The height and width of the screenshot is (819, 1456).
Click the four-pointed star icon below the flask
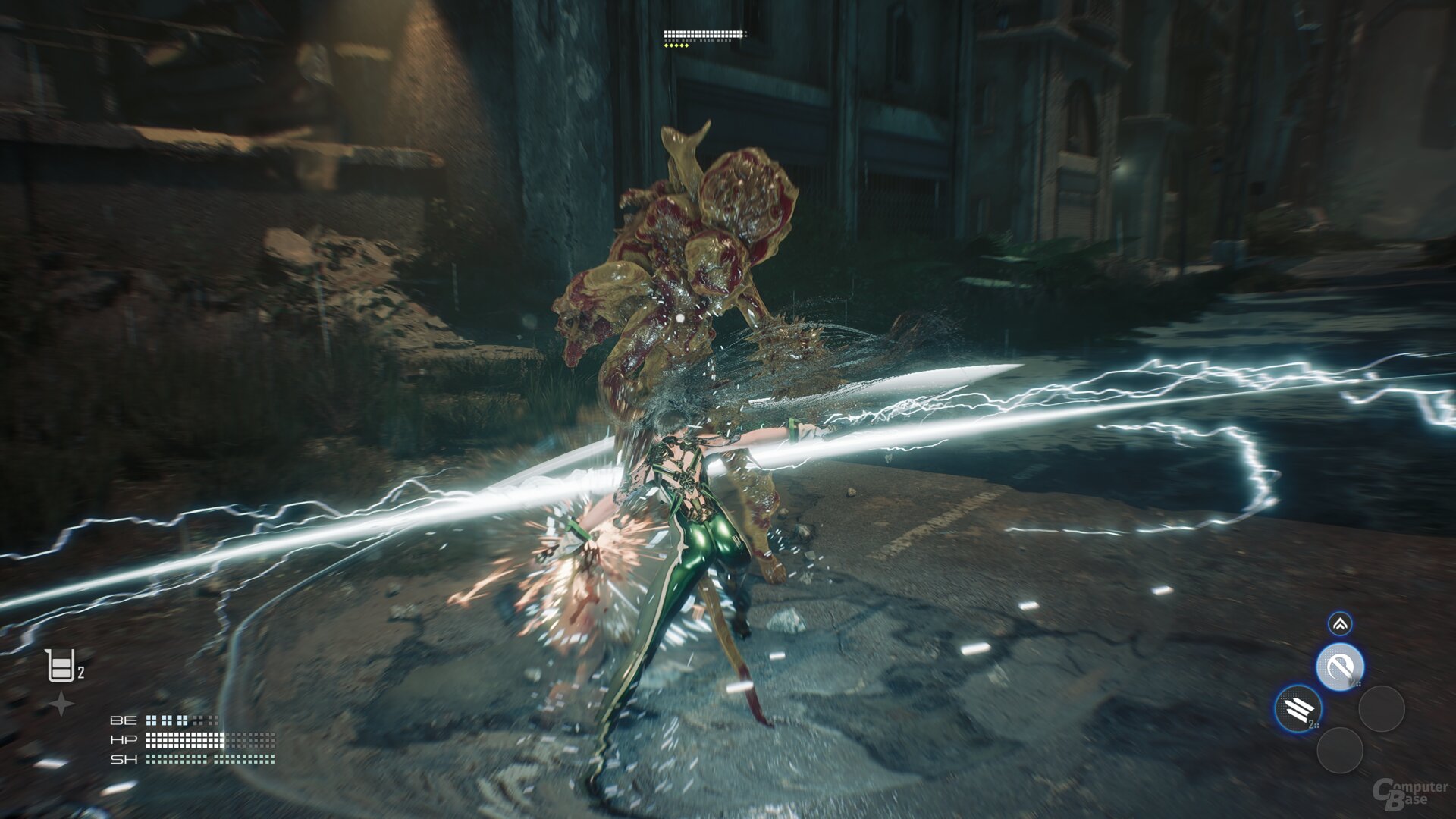61,701
